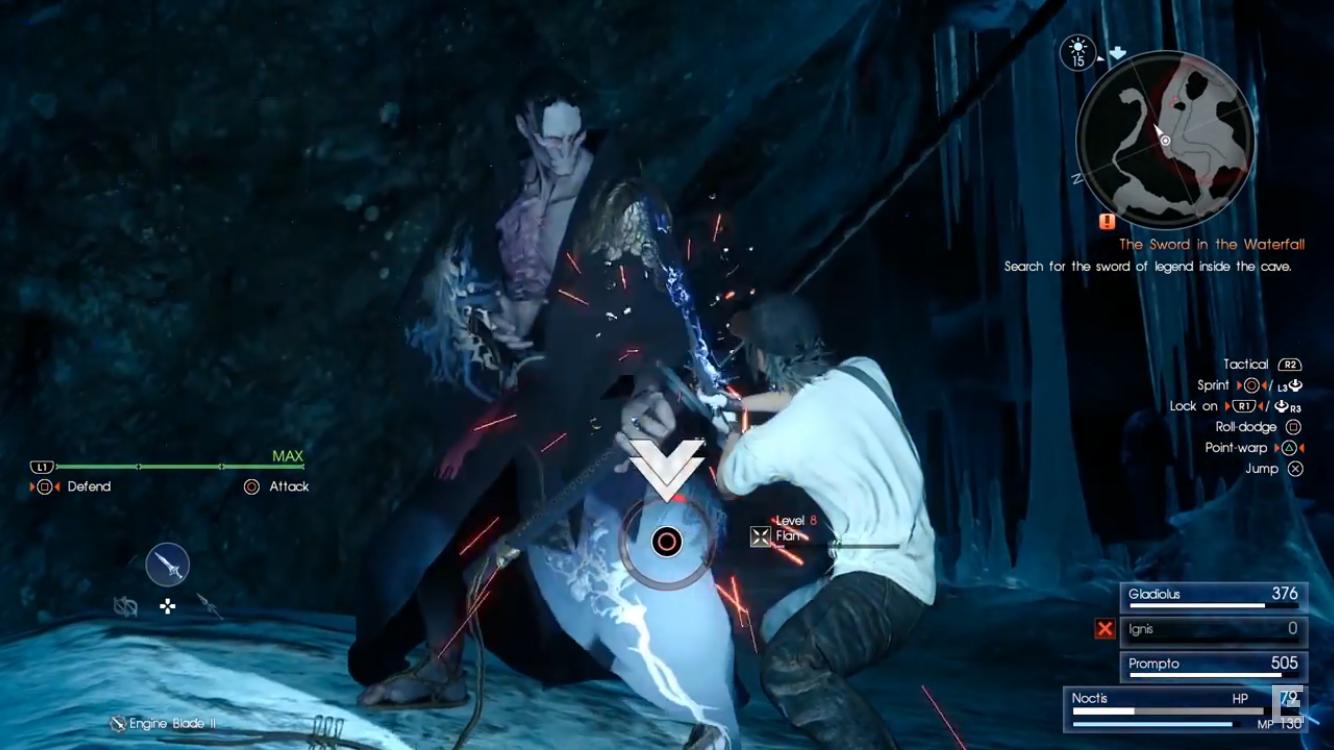Viewport: 1334px width, 750px height.
Task: Select Gladiolus in the party list
Action: [x=1213, y=596]
